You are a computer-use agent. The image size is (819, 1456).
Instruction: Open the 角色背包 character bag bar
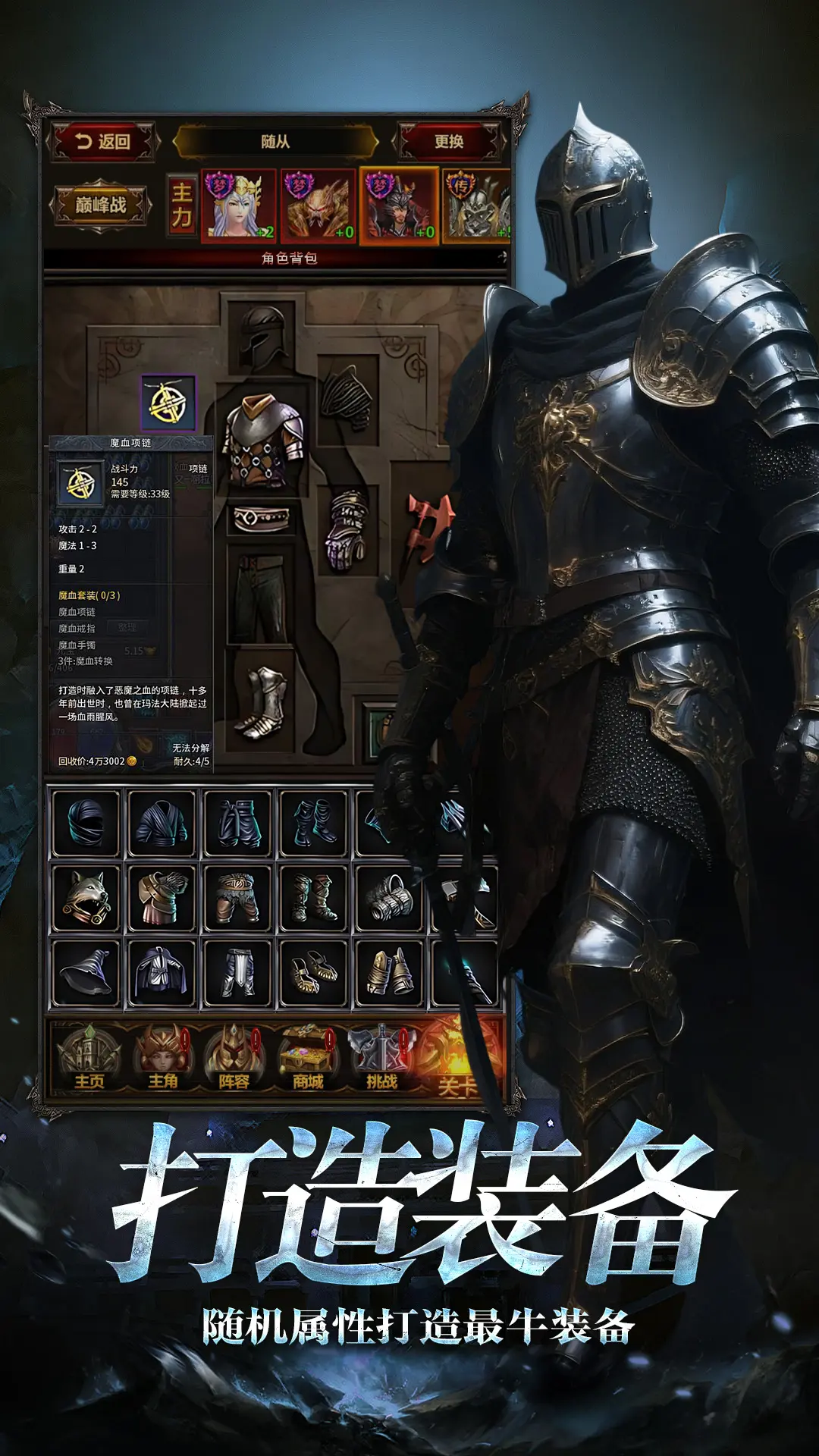coord(288,259)
